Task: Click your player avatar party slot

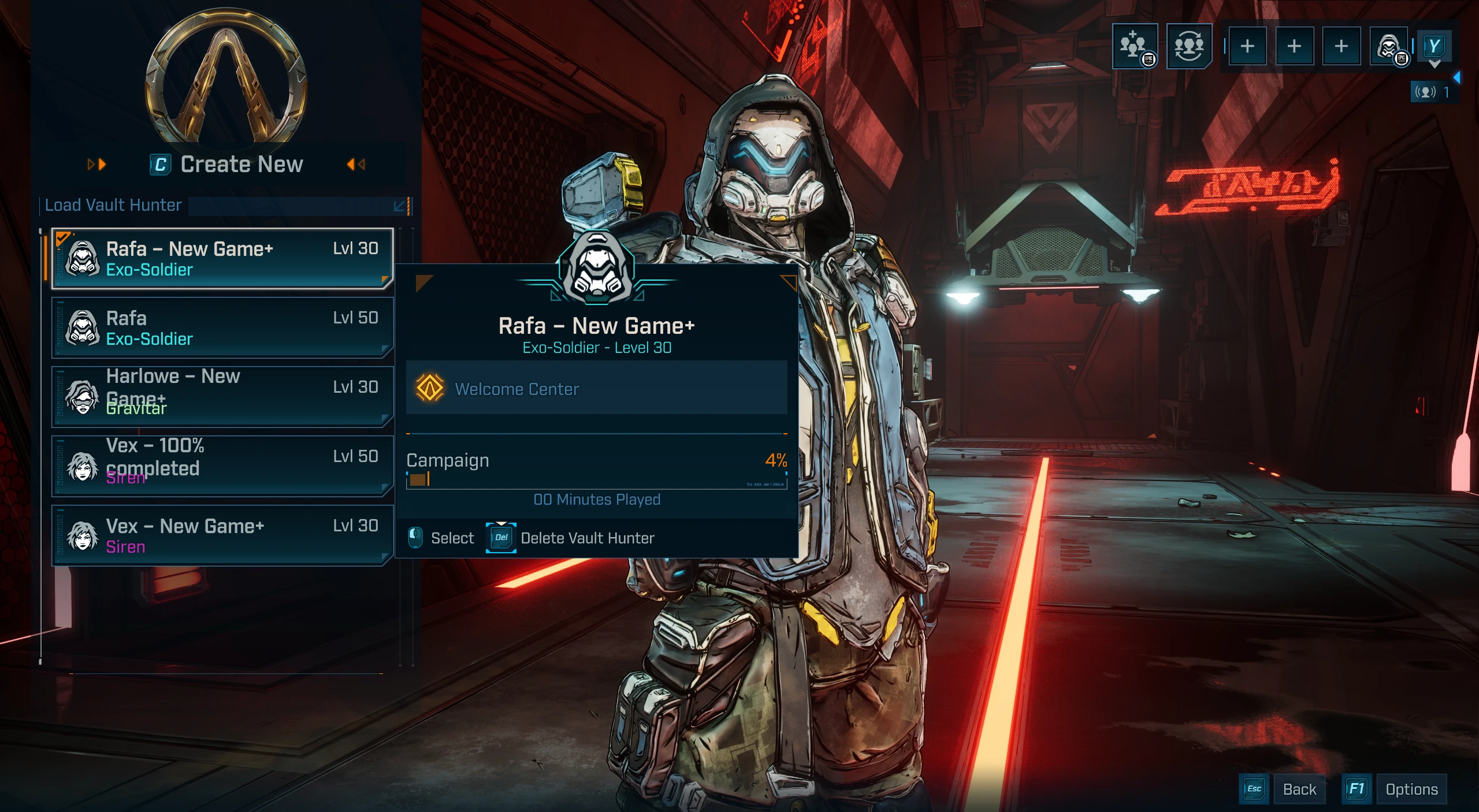Action: (x=1389, y=46)
